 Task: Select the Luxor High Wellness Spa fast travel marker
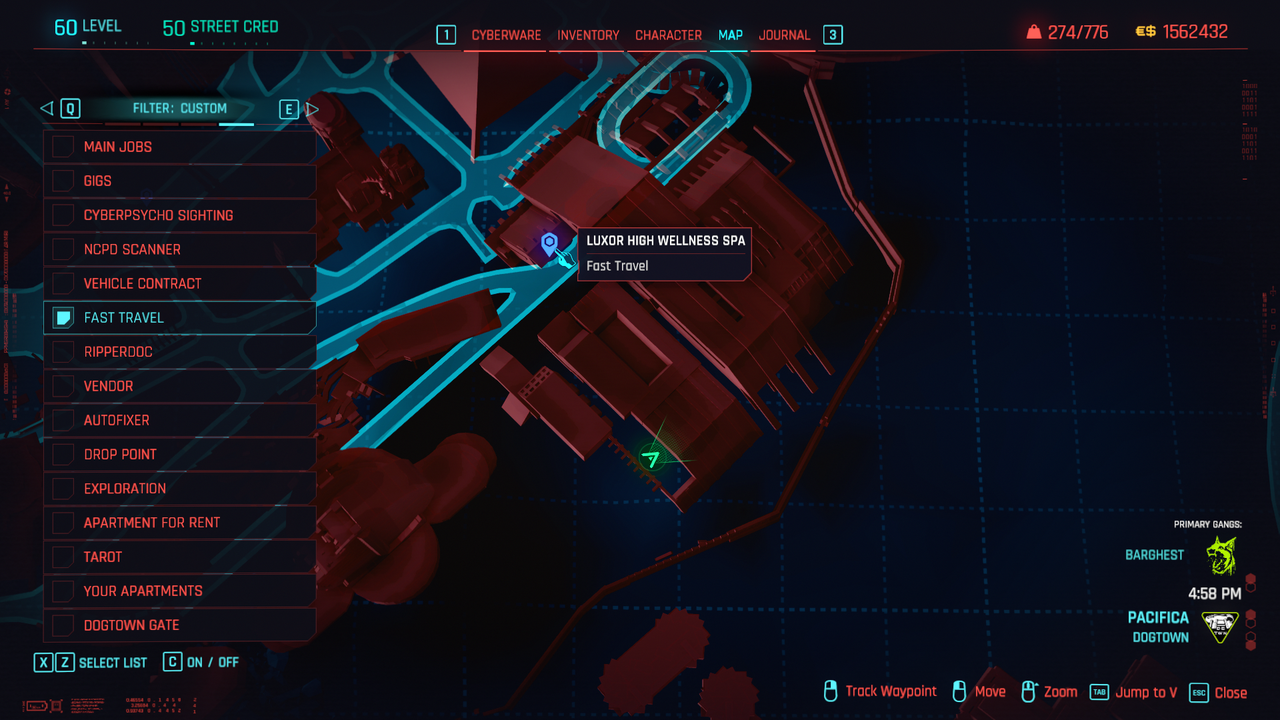(549, 243)
